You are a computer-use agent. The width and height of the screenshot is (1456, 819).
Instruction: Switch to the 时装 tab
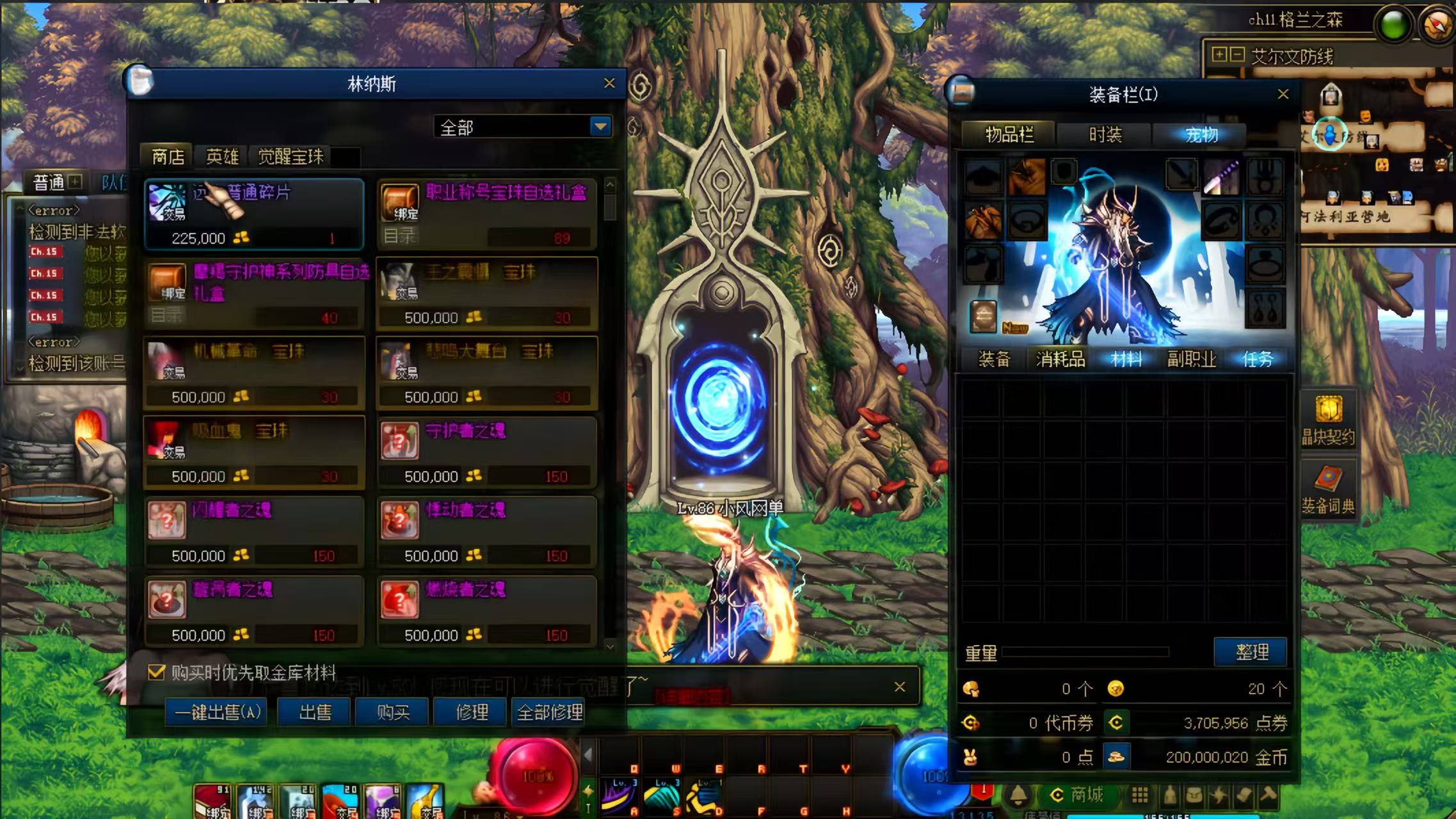pos(1105,134)
